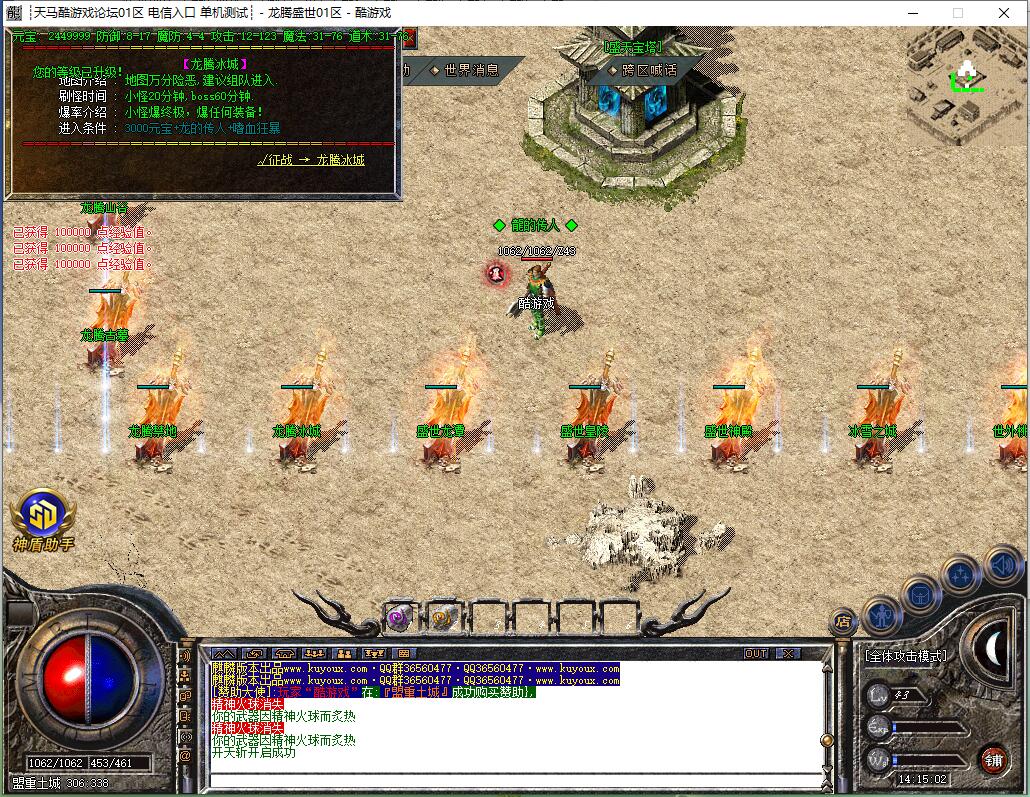The image size is (1030, 797).
Task: Click the OUT button above the chat
Action: (x=757, y=653)
